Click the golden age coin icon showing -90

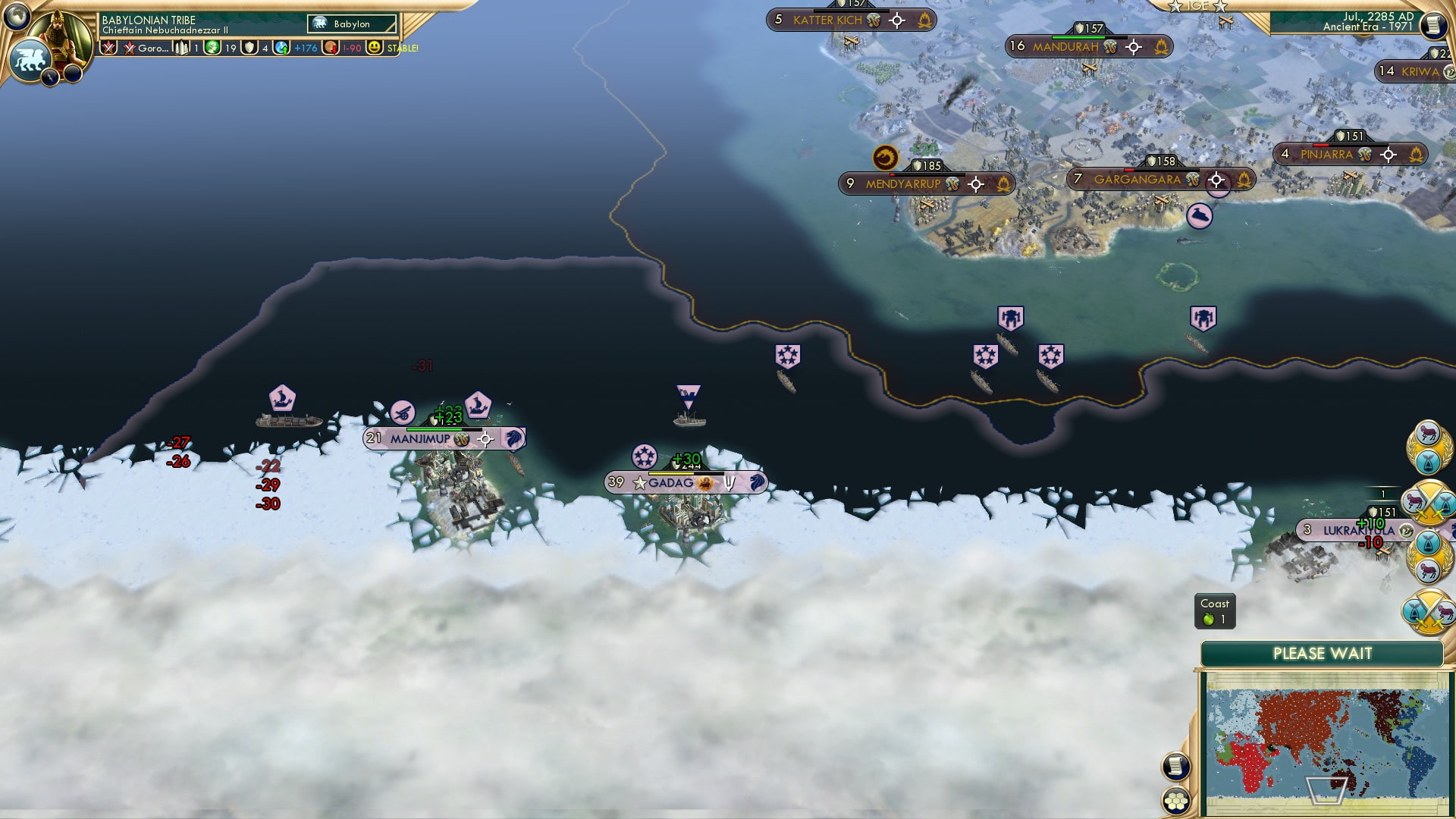(x=330, y=47)
